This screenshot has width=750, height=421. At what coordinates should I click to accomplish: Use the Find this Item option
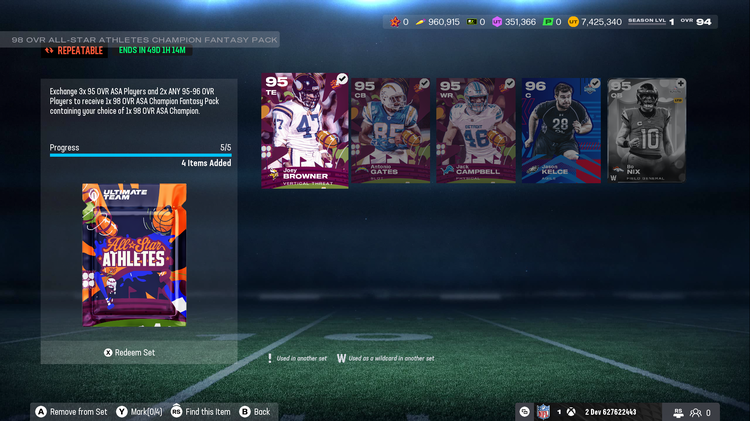point(201,411)
